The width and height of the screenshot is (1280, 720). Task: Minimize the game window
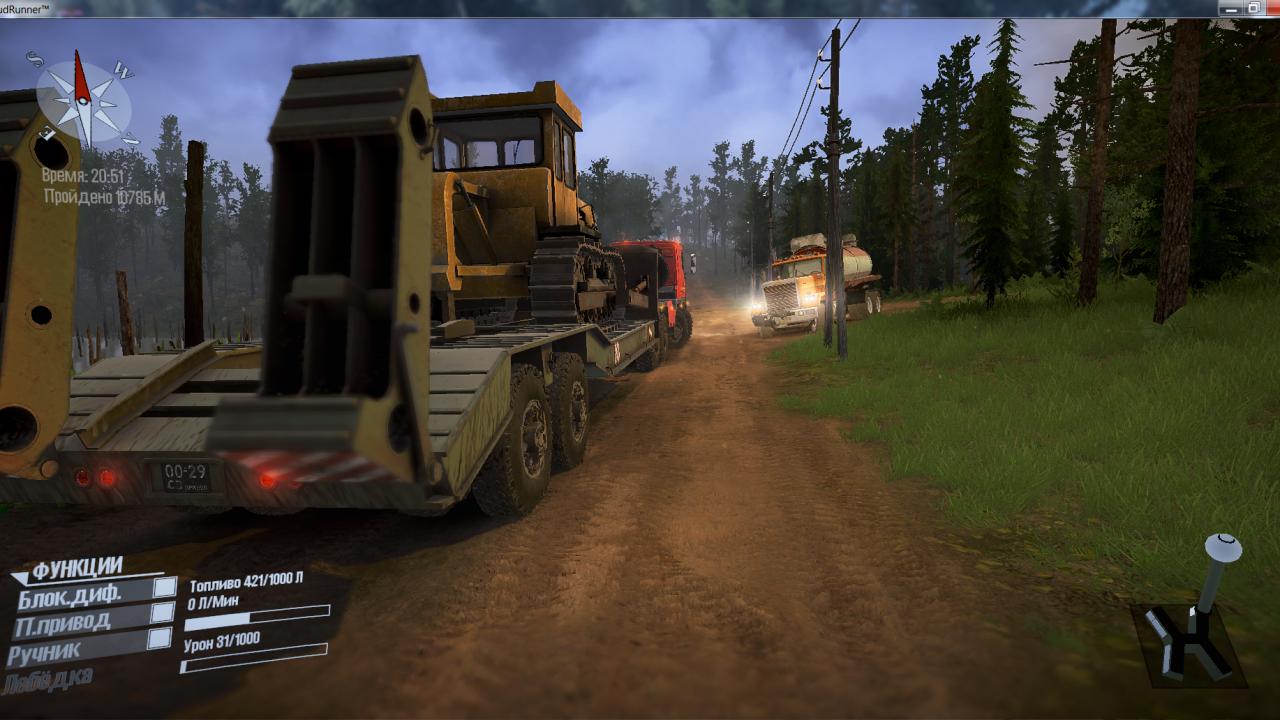click(1229, 8)
